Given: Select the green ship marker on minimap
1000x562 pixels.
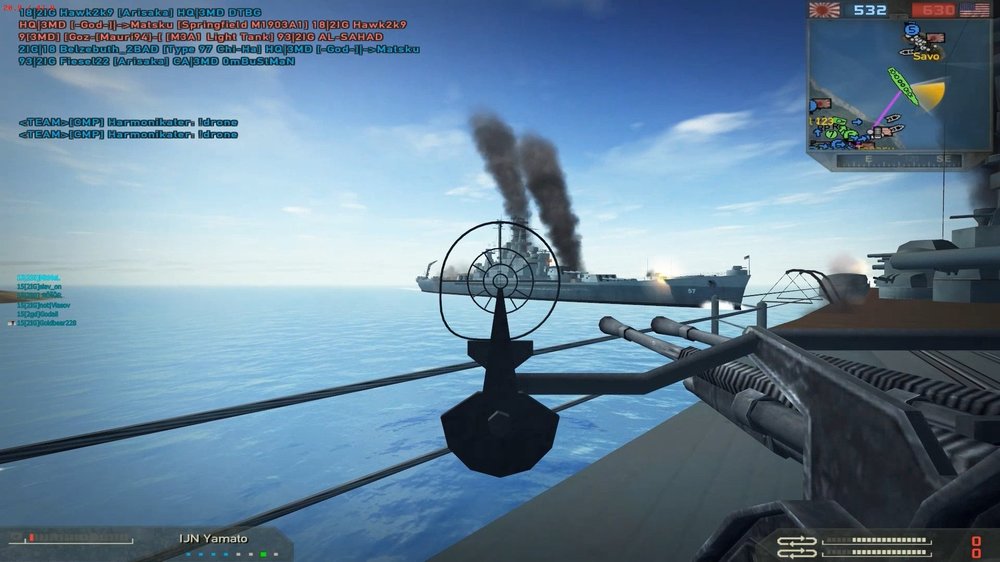Looking at the screenshot, I should 902,86.
